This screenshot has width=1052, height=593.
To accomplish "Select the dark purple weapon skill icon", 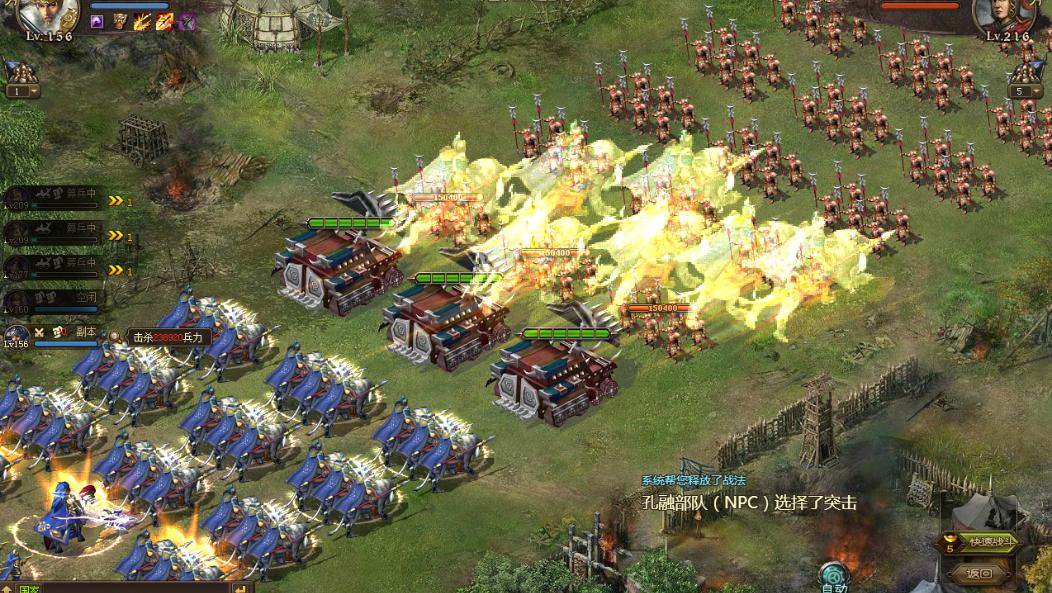I will point(187,21).
